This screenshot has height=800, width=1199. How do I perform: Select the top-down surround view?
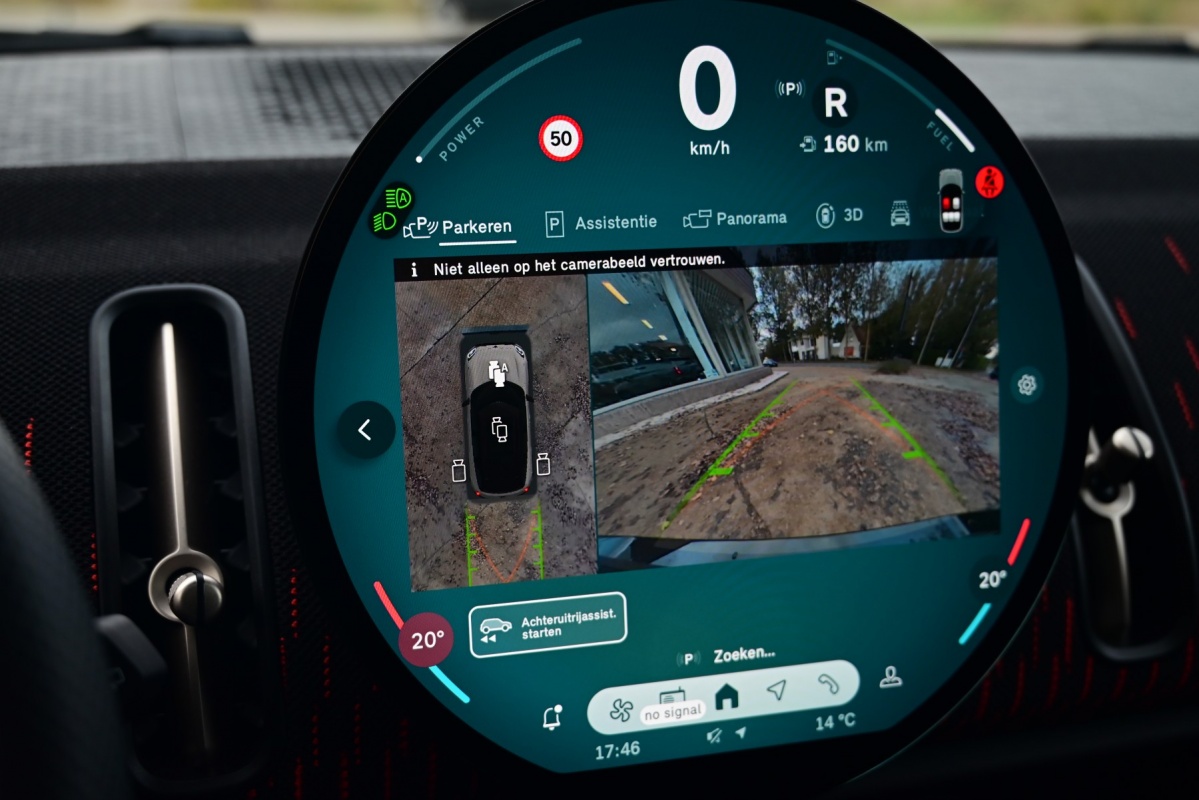coord(496,430)
